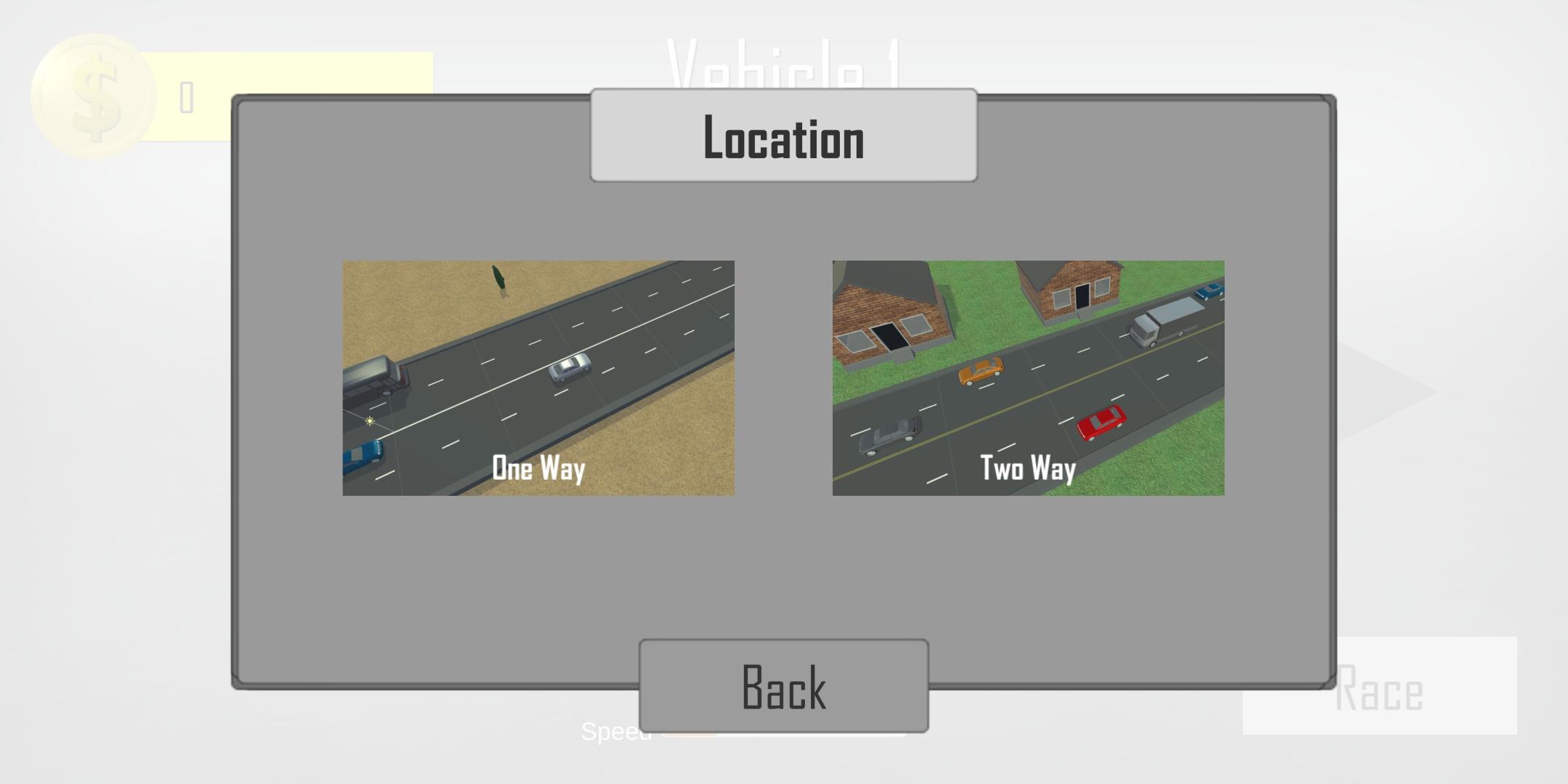Select the One Way location thumbnail
The image size is (1568, 784).
point(539,377)
